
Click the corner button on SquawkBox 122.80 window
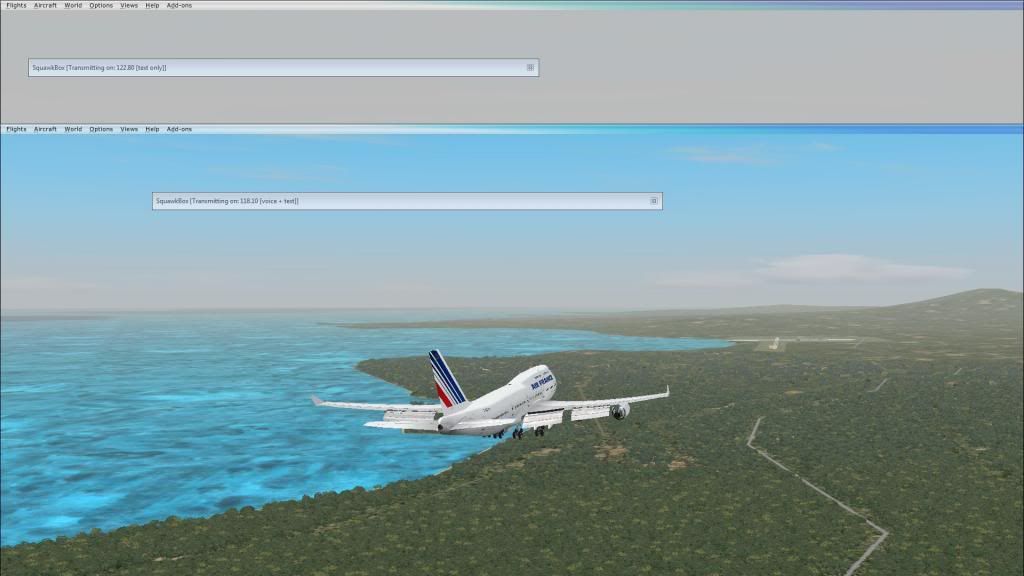(x=530, y=68)
